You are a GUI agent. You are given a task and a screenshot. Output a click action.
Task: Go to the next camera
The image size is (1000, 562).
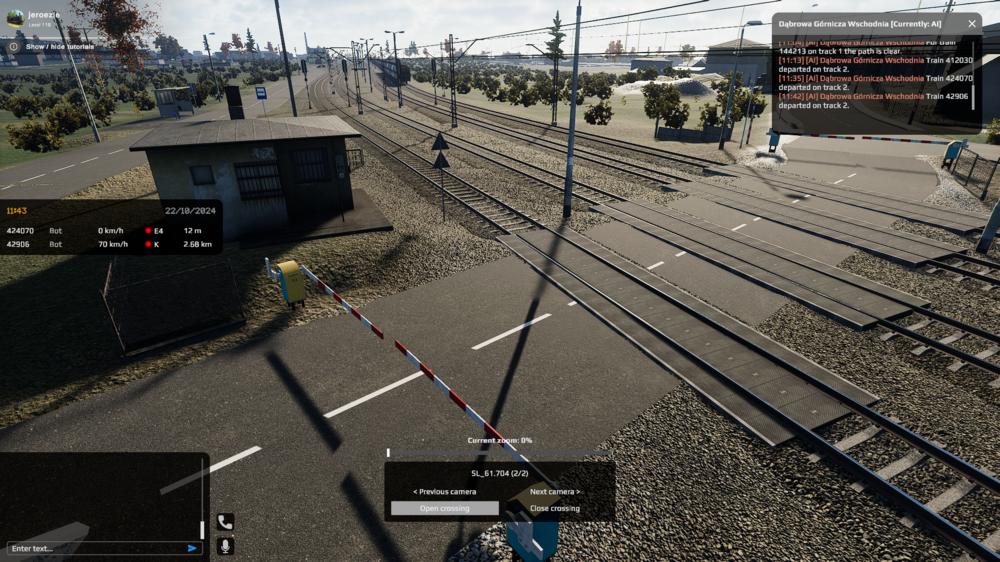(x=555, y=491)
